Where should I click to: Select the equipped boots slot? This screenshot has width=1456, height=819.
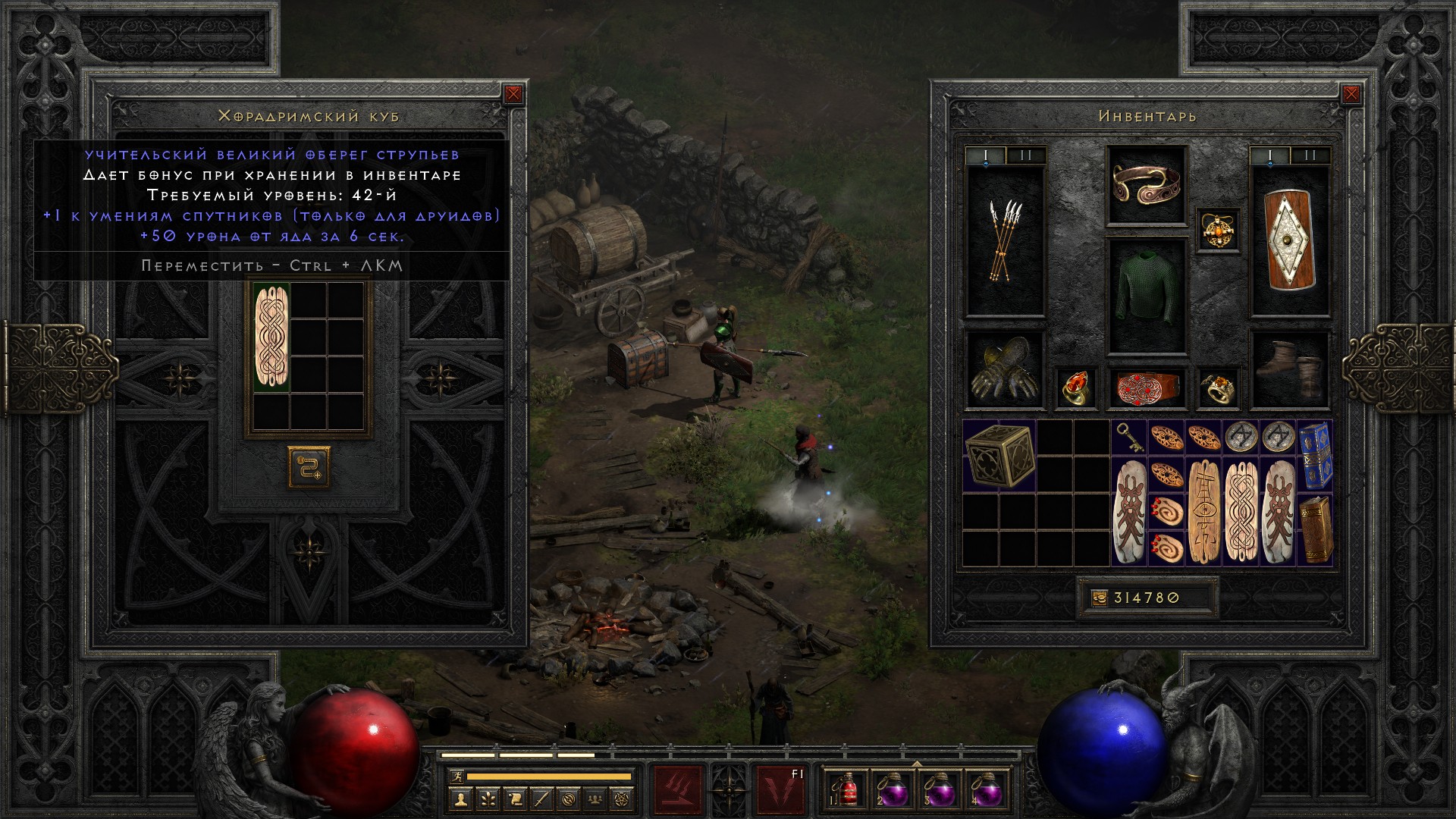(1290, 369)
